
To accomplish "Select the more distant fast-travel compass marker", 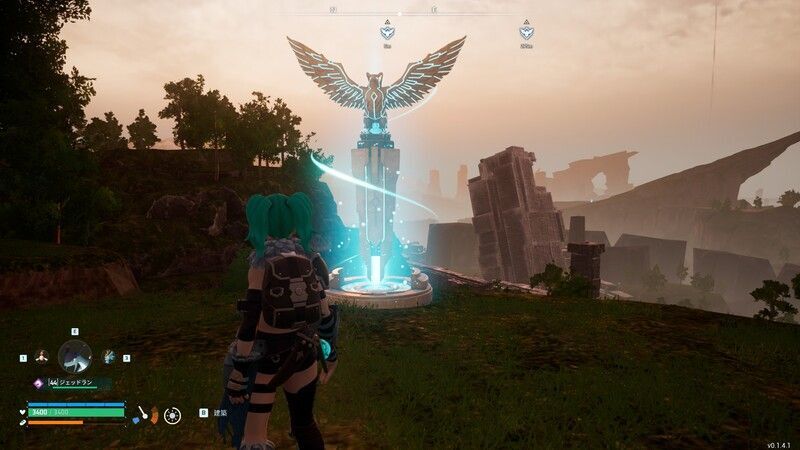I will (526, 32).
